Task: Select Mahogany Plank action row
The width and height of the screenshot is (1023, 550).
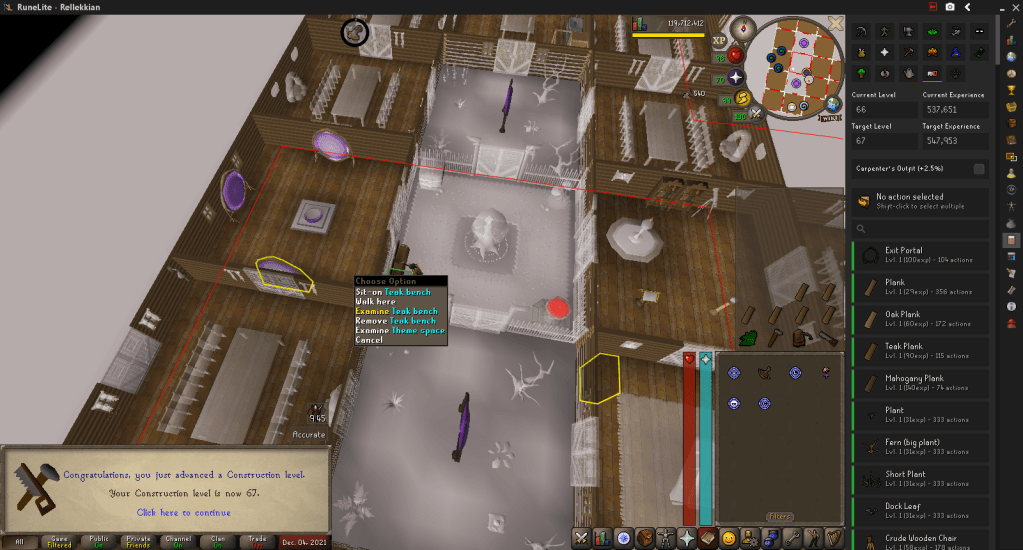Action: [920, 383]
